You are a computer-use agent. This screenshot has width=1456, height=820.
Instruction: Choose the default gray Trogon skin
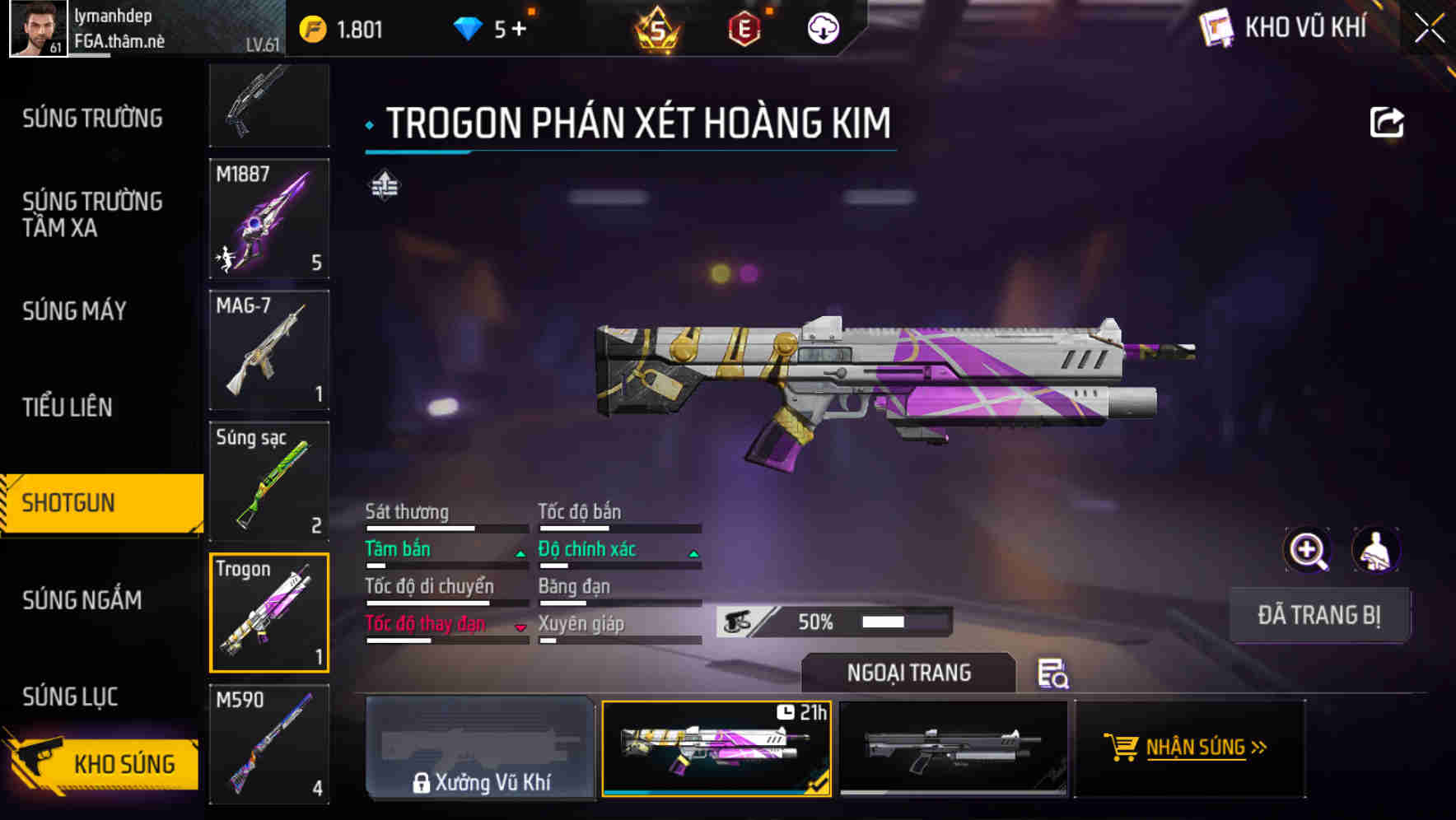pyautogui.click(x=953, y=748)
